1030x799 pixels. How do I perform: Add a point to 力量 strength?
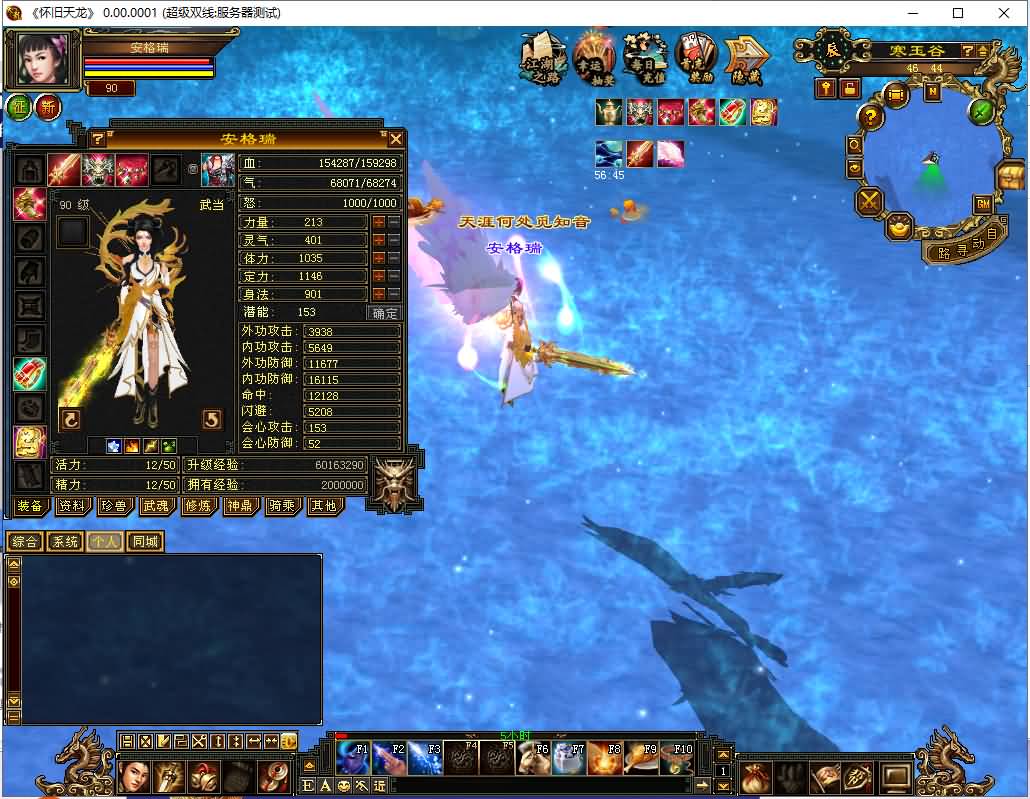tap(379, 222)
